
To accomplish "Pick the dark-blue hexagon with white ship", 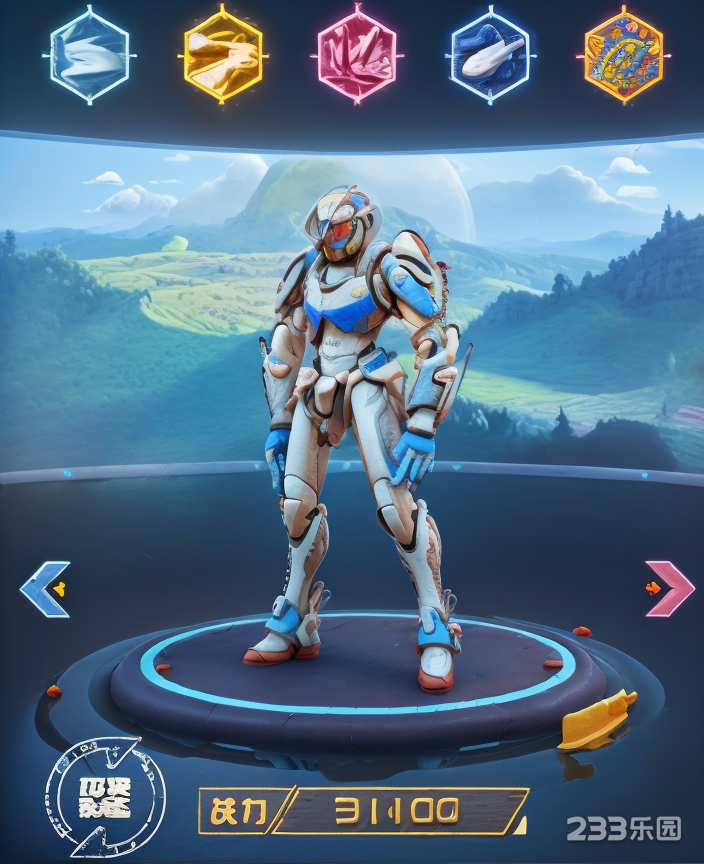I will pyautogui.click(x=490, y=54).
